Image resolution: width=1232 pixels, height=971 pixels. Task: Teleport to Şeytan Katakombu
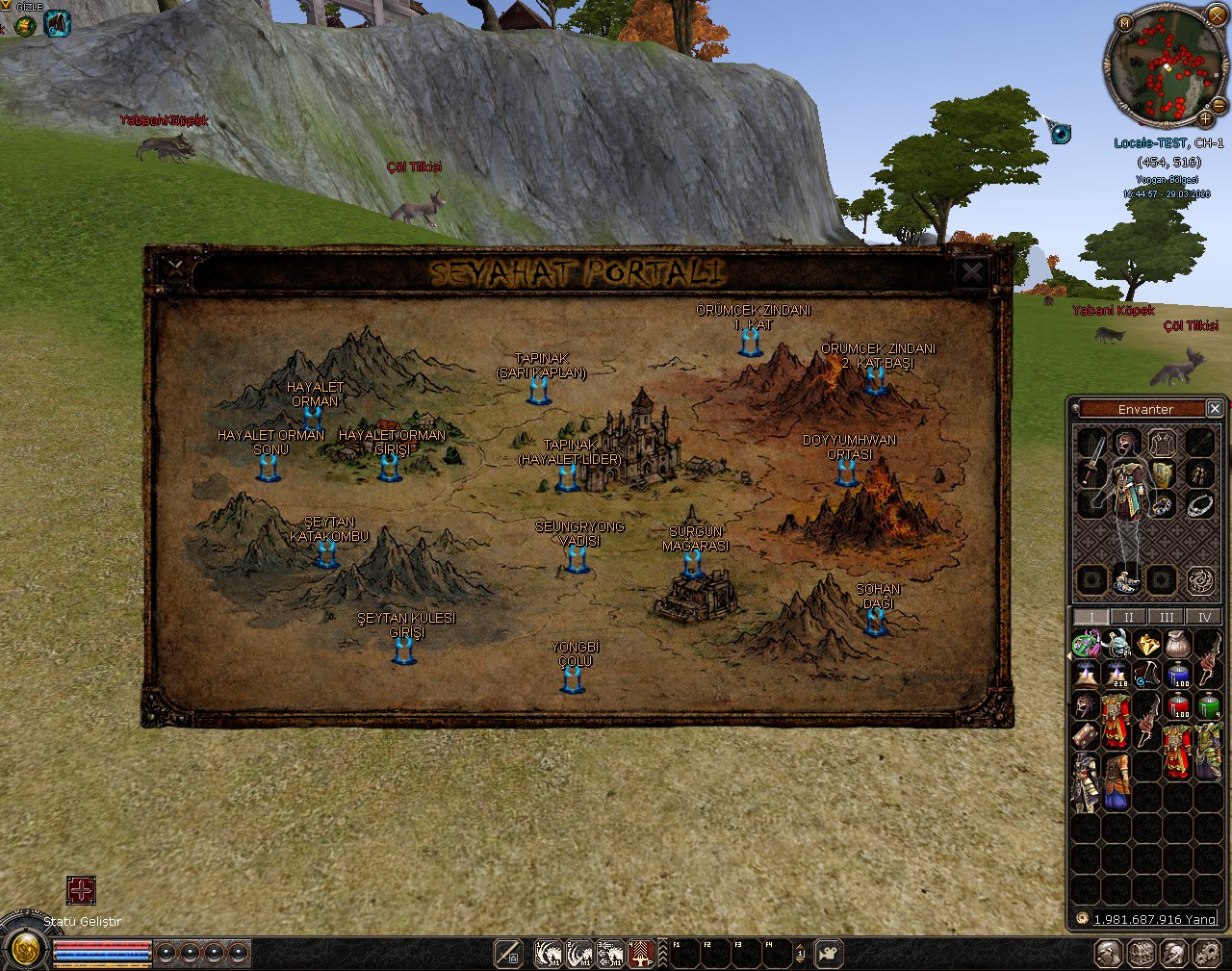[x=327, y=554]
